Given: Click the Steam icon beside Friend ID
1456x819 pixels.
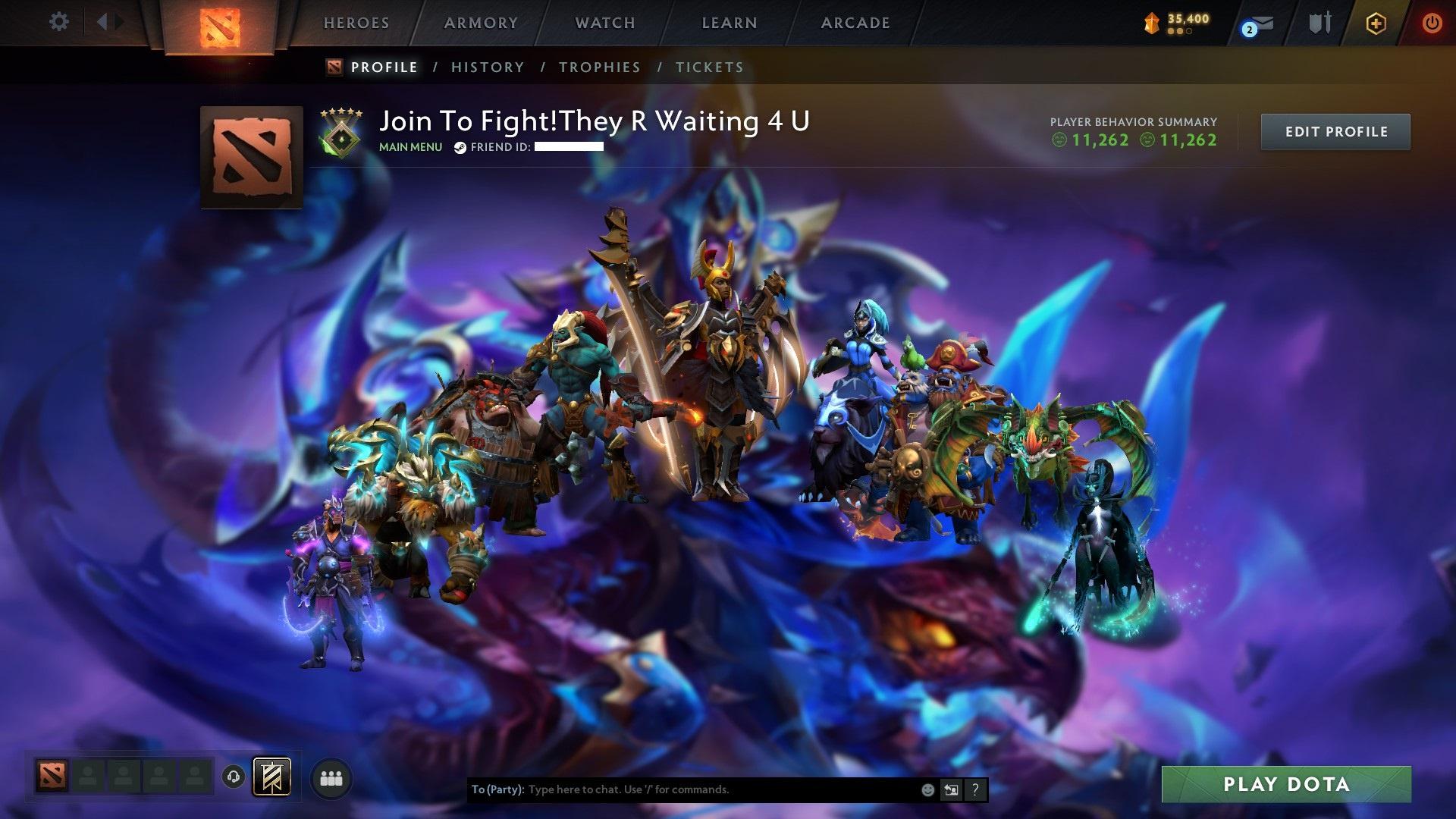Looking at the screenshot, I should click(x=459, y=148).
